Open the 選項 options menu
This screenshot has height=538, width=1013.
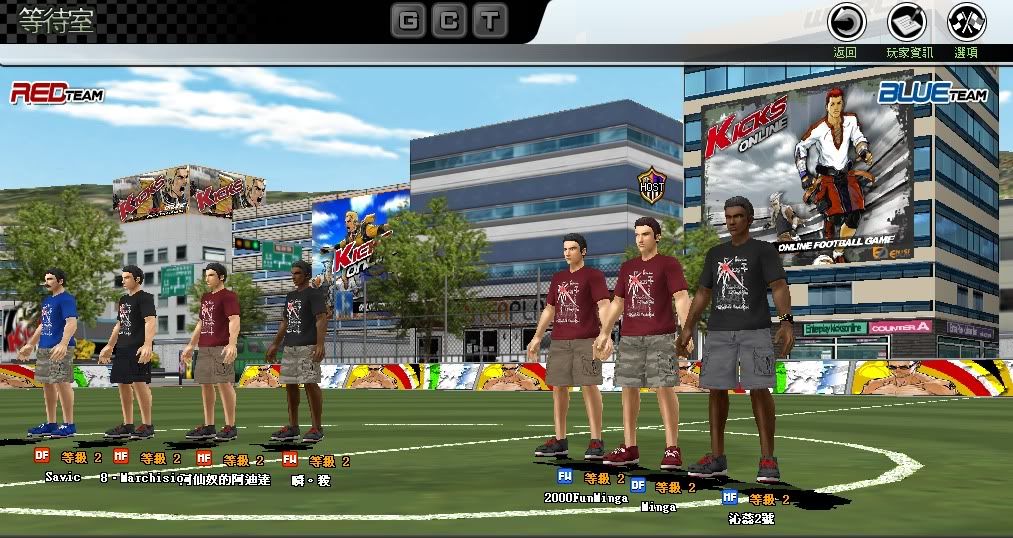966,23
